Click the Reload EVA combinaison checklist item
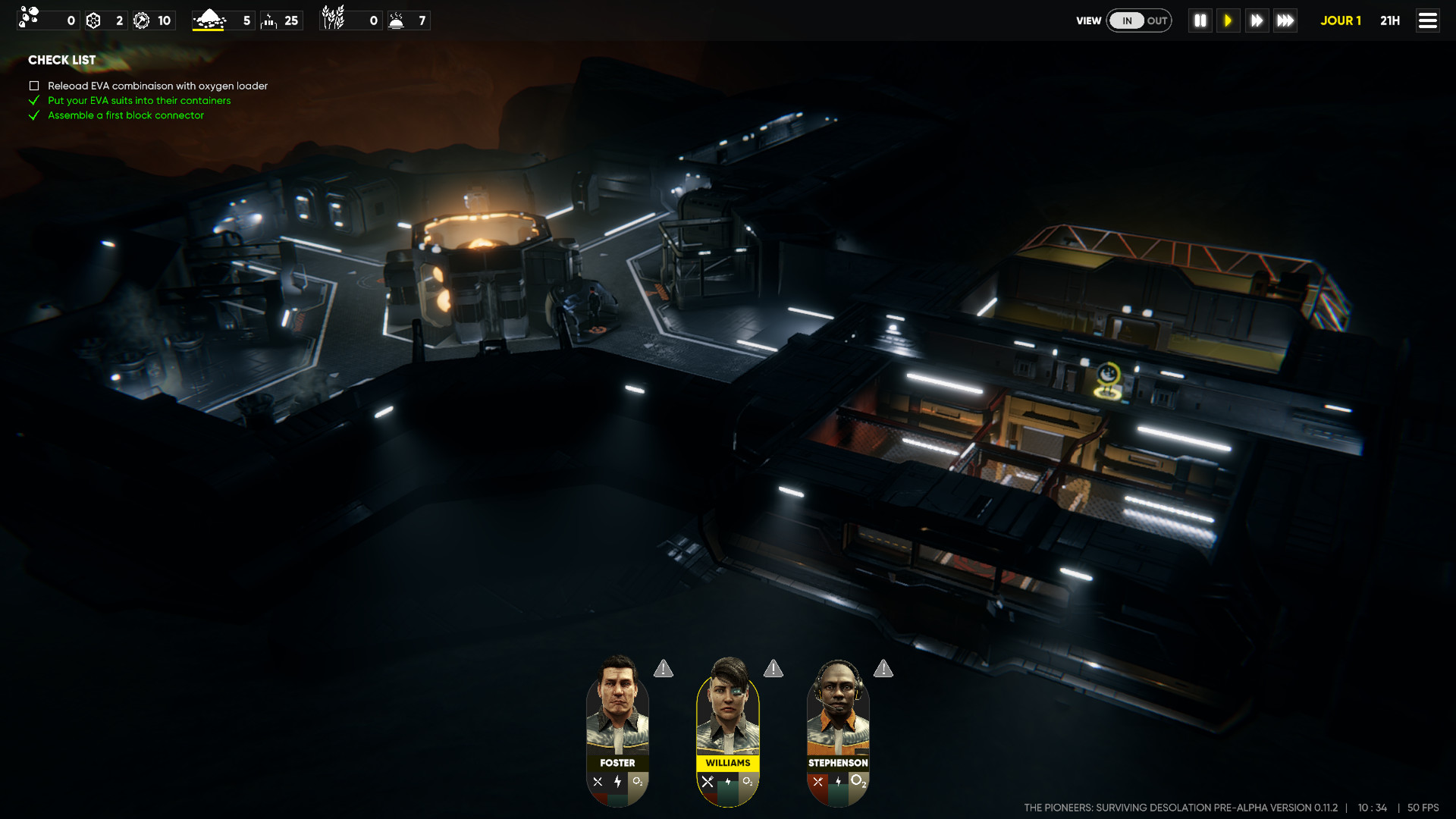Viewport: 1456px width, 819px height. click(x=157, y=86)
